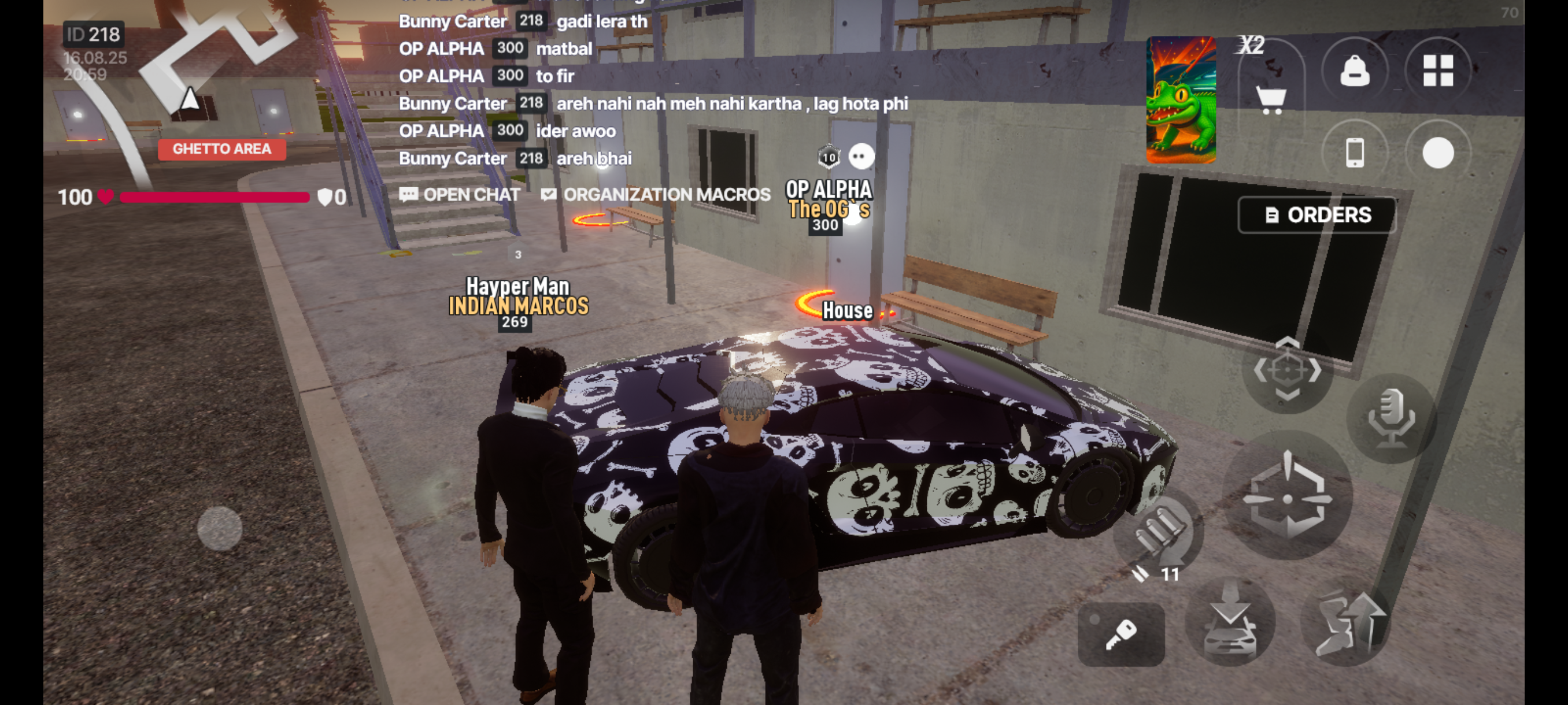Image resolution: width=1568 pixels, height=705 pixels.
Task: Open the smartphone
Action: point(1354,152)
